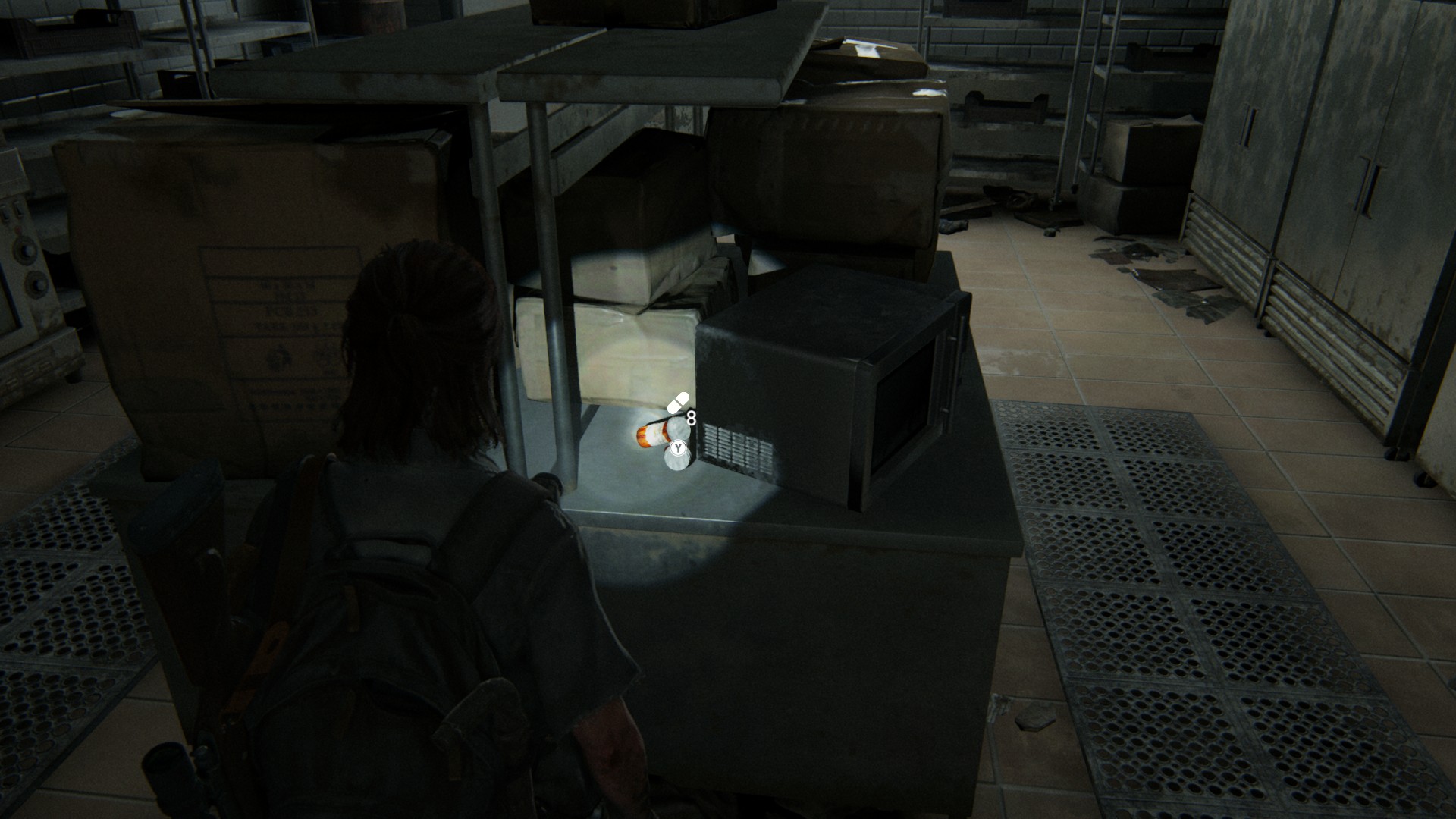Select the supplements pill pickup icon
The height and width of the screenshot is (819, 1456).
pos(678,403)
